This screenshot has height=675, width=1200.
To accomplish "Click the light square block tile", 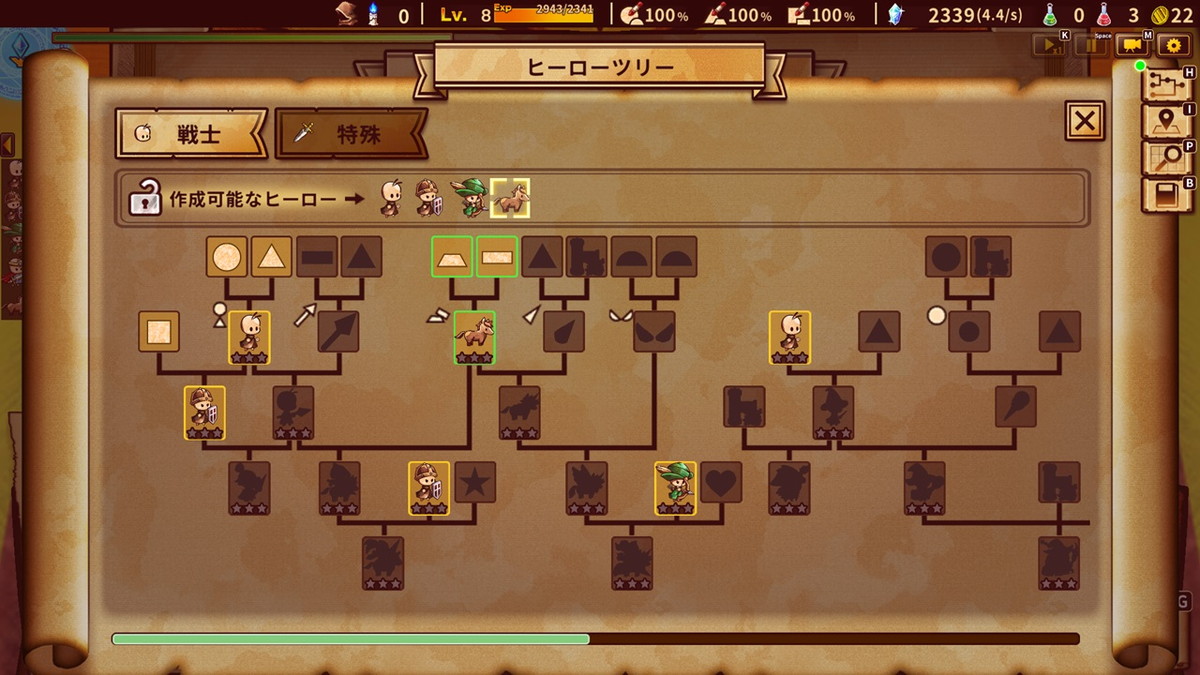I will pyautogui.click(x=159, y=331).
